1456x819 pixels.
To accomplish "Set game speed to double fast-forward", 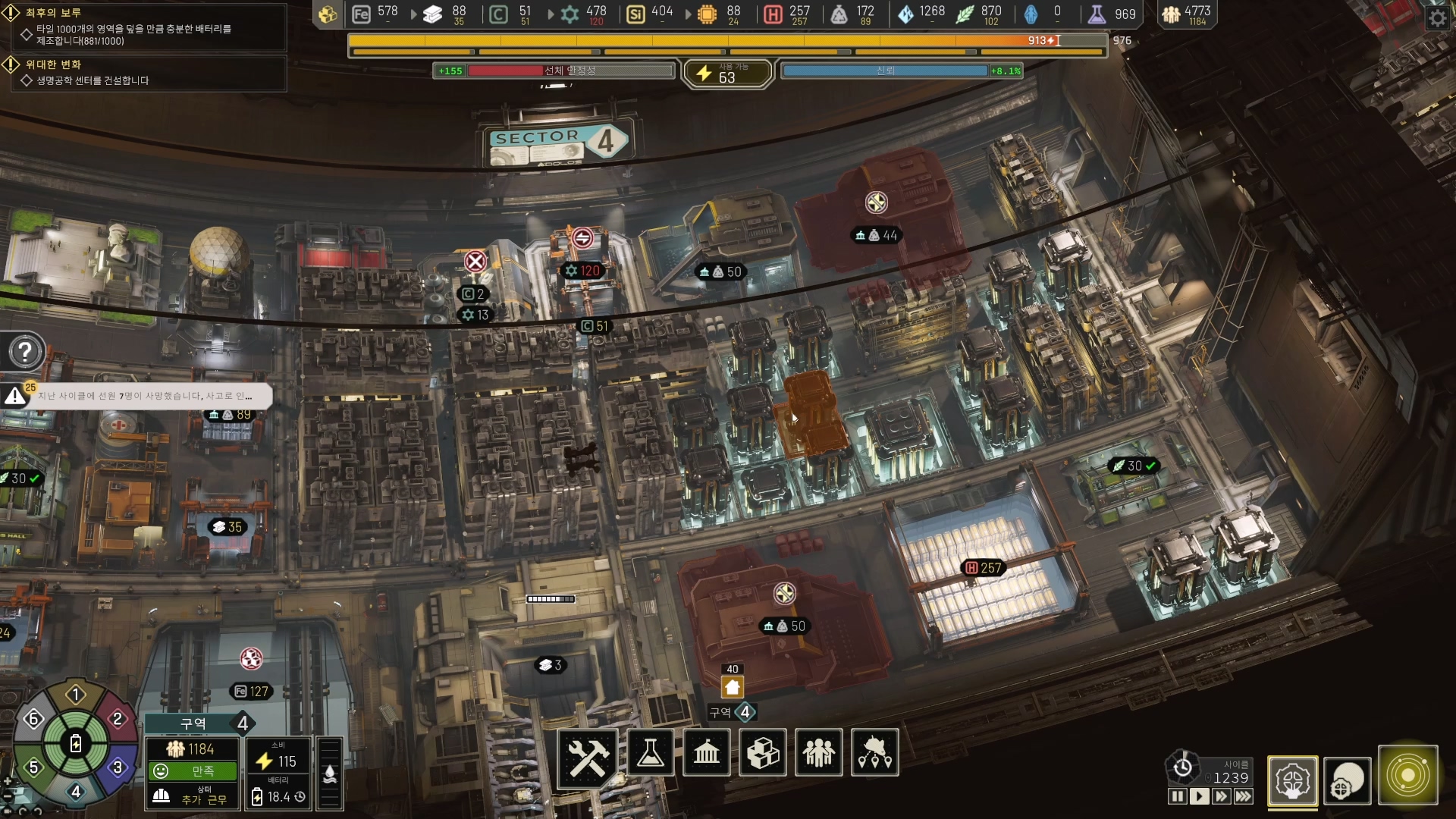I will pyautogui.click(x=1221, y=796).
